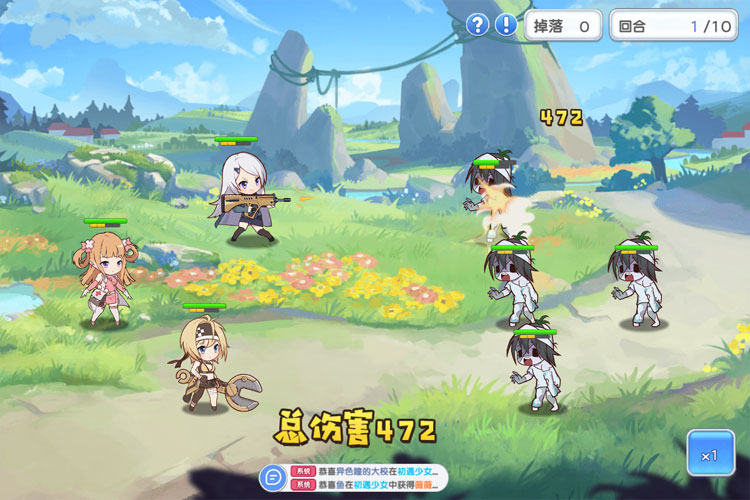Open the chat bubble icon
The height and width of the screenshot is (500, 750).
click(271, 477)
